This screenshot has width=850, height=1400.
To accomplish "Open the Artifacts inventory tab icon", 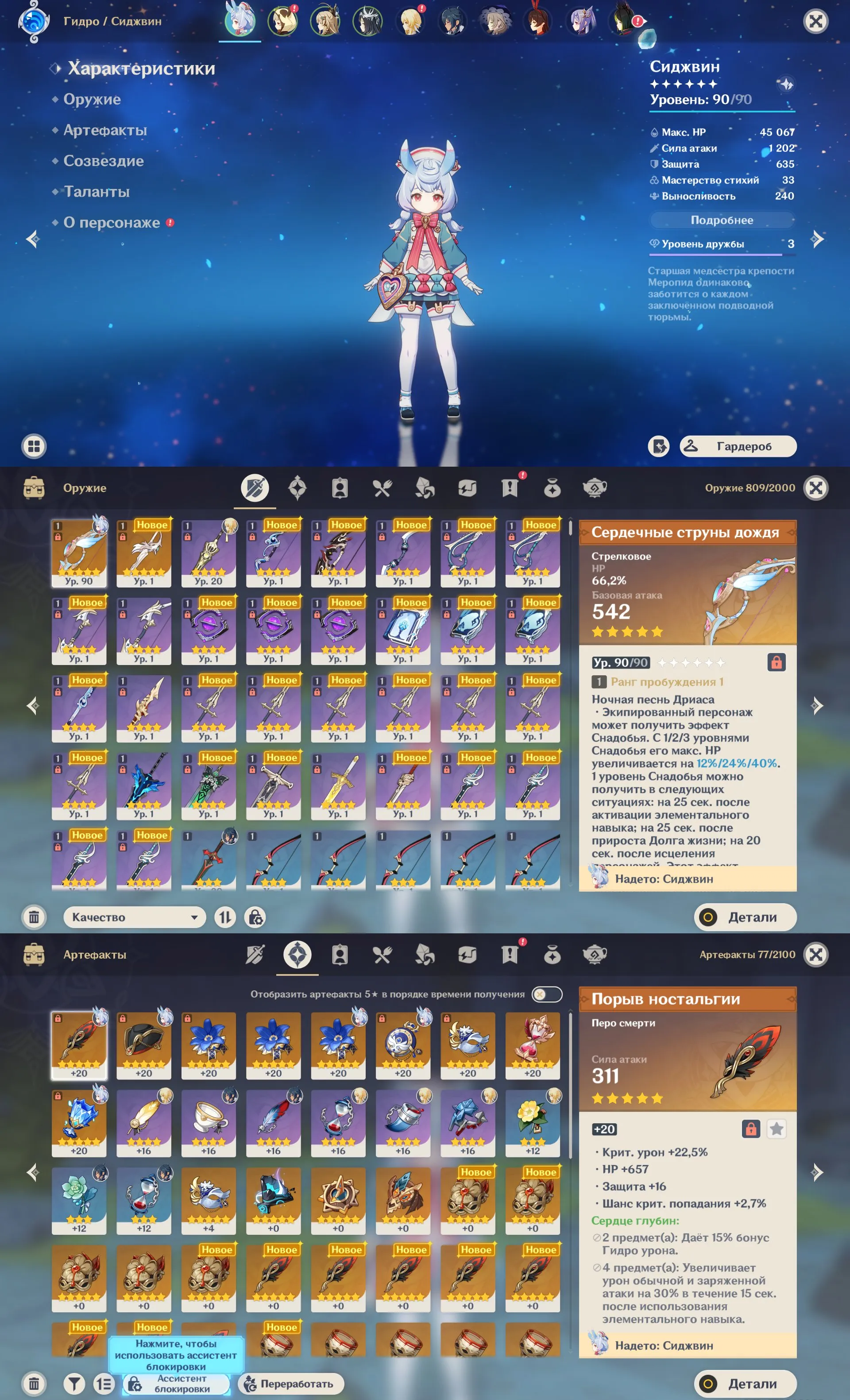I will (297, 487).
